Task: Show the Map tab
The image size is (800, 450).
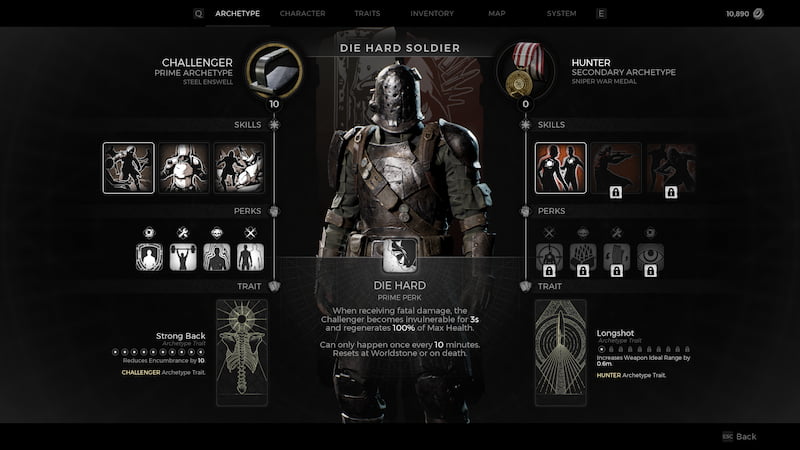Action: [x=497, y=13]
